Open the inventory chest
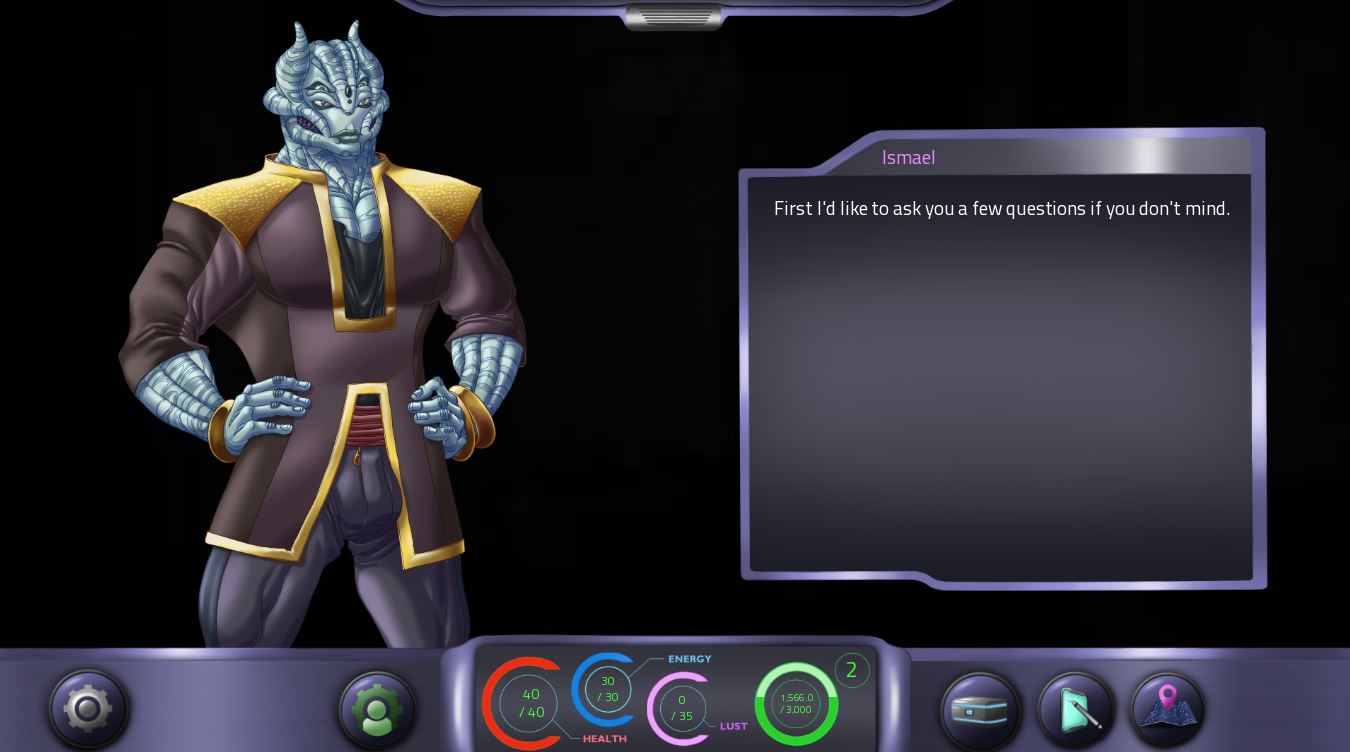 (x=980, y=710)
